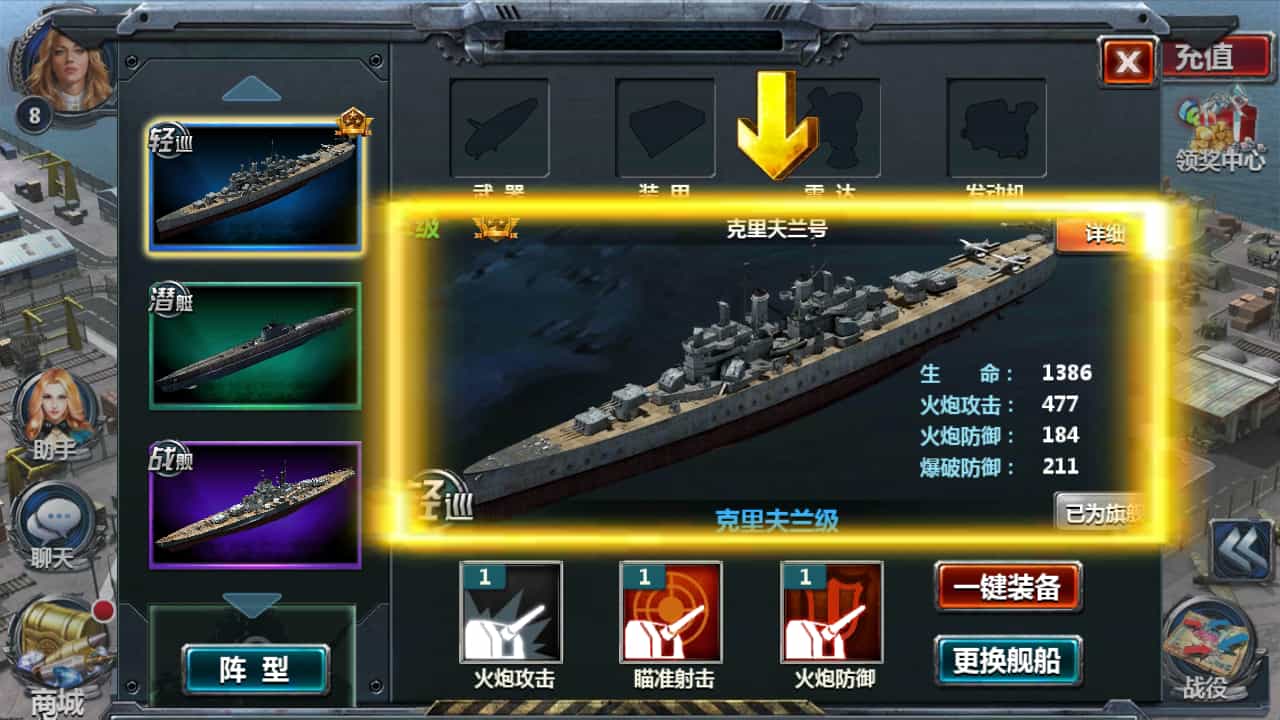Select the 潜艇 submarine thumbnail
Screen dimensions: 1280x720
click(255, 346)
